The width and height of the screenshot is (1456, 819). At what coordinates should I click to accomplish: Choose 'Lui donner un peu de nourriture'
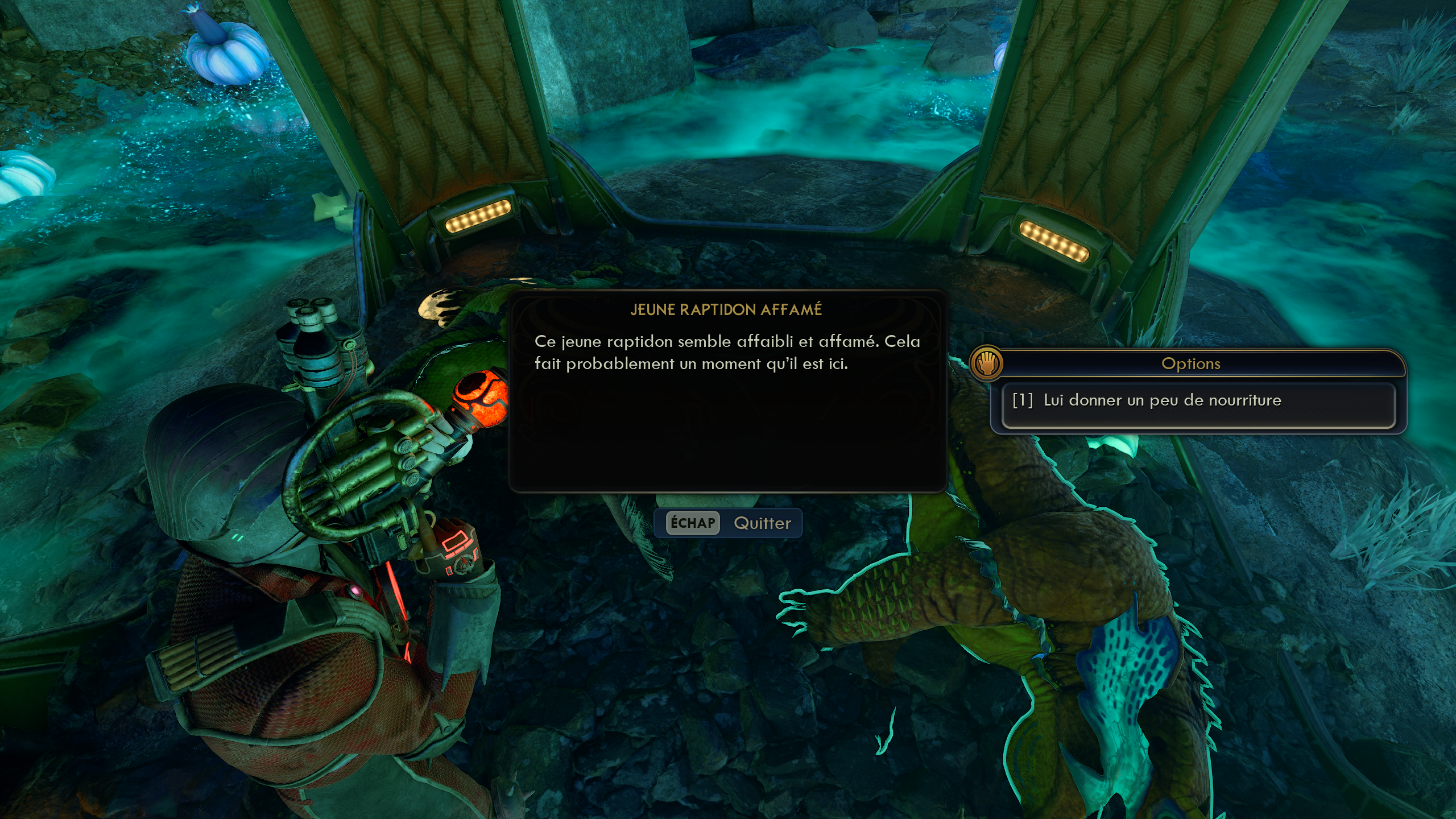1198,401
